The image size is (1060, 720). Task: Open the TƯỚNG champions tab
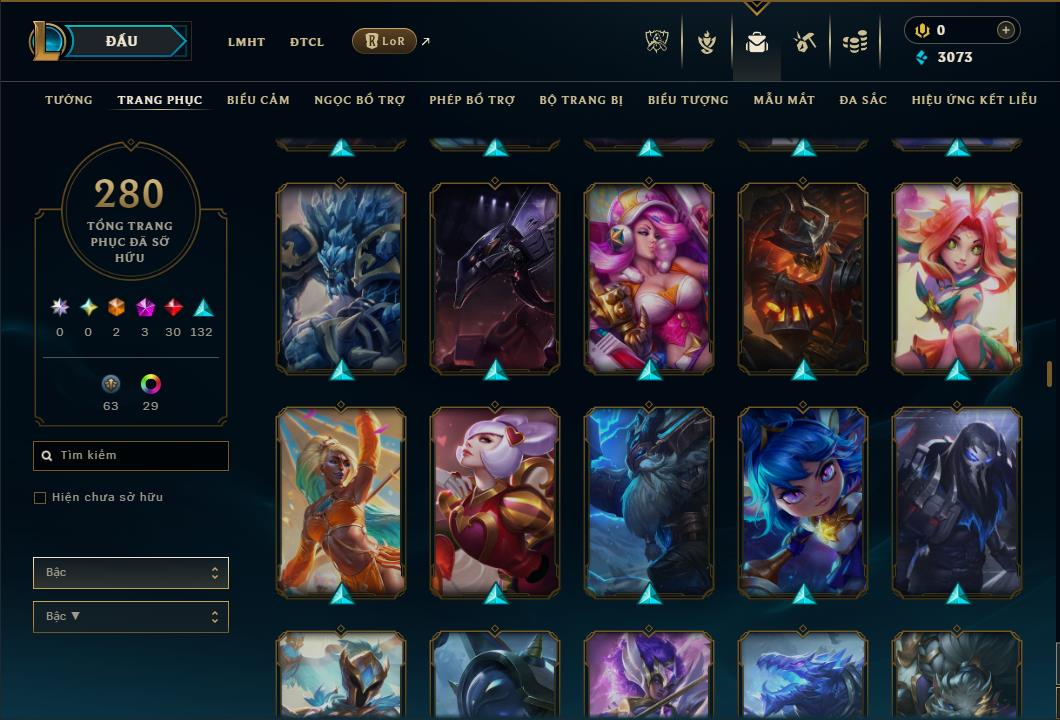(69, 100)
